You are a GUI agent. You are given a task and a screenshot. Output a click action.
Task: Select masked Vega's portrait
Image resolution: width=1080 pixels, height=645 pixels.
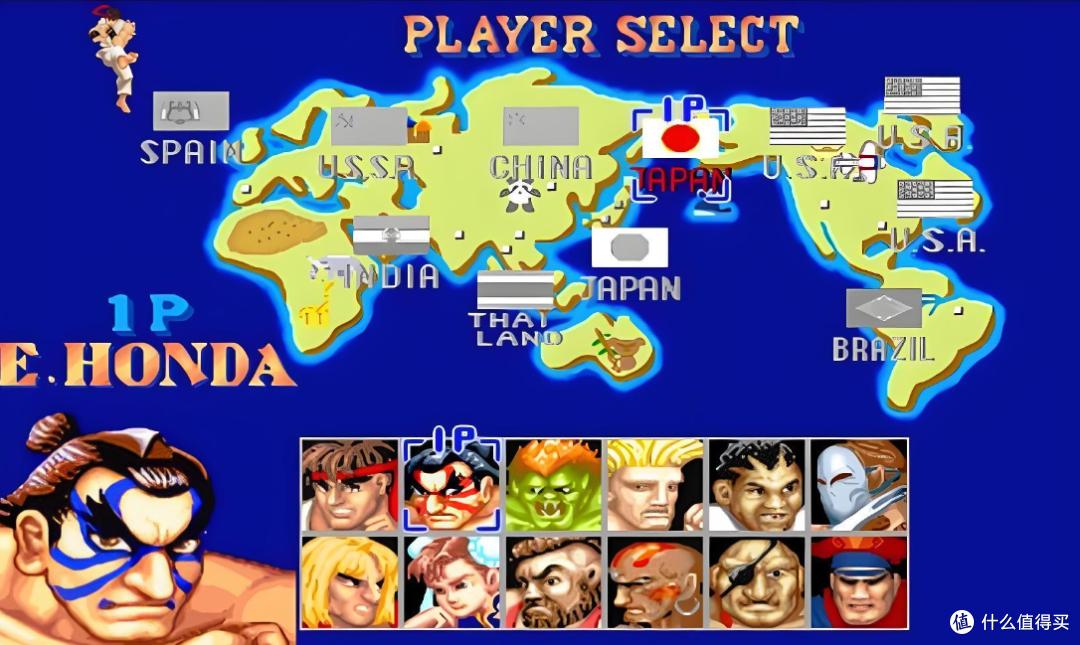point(858,485)
